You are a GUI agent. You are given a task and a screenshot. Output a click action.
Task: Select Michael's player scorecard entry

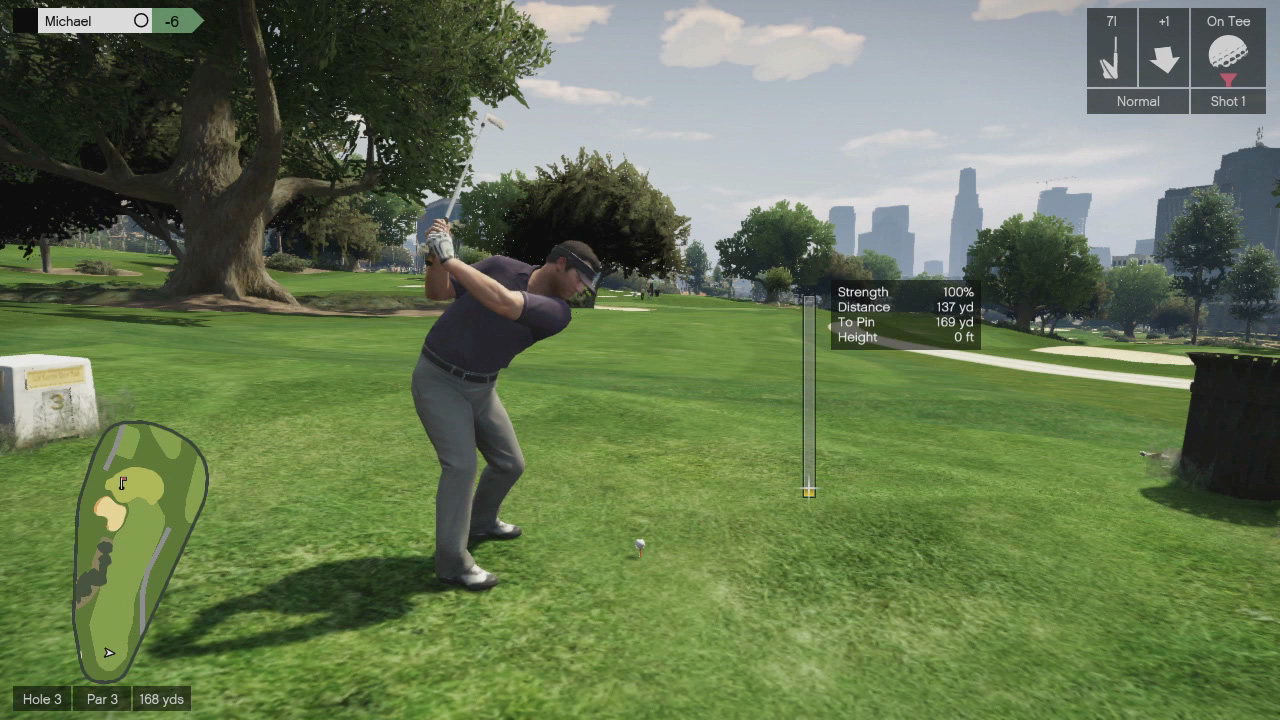[x=95, y=21]
